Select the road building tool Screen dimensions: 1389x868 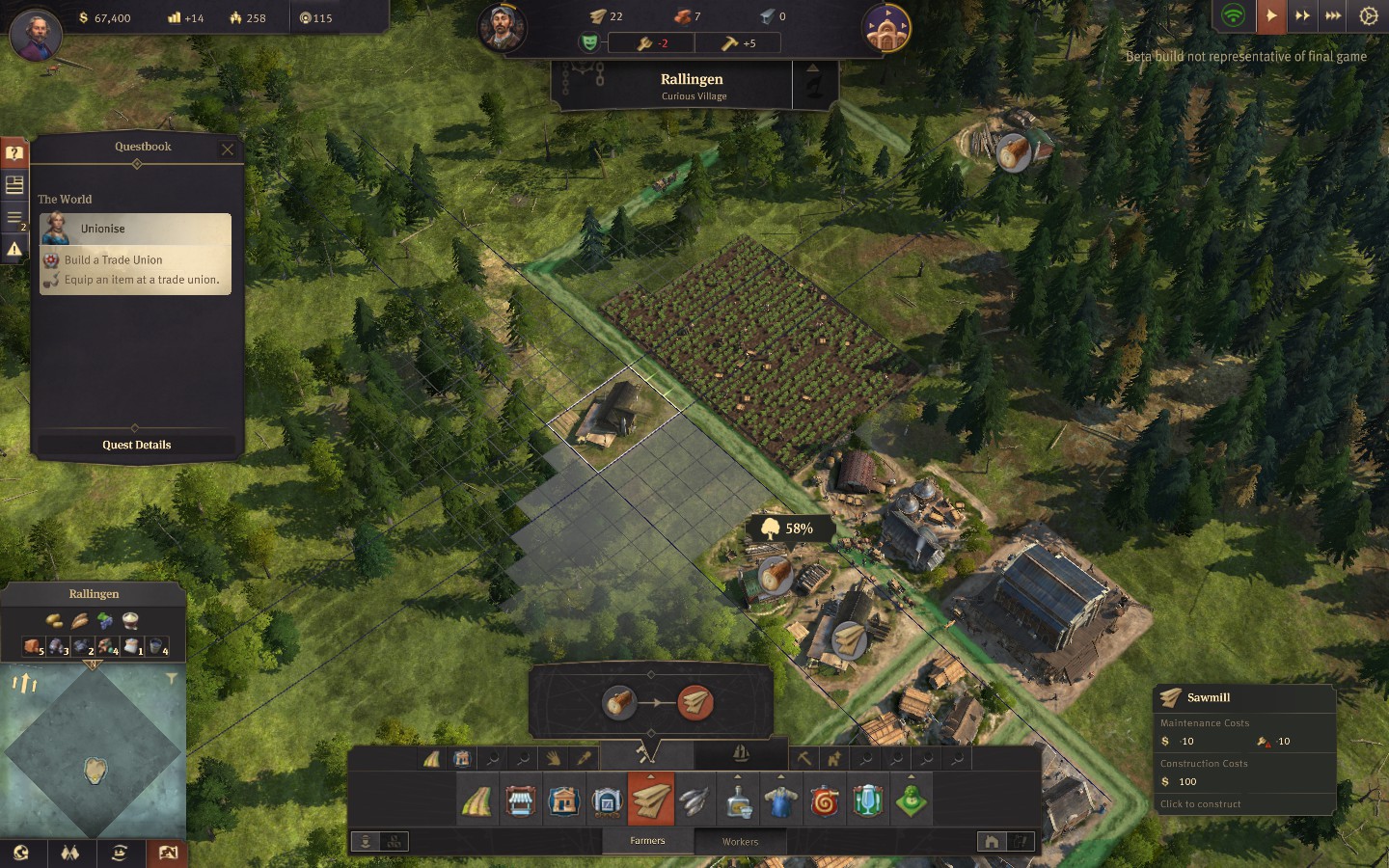[x=477, y=801]
